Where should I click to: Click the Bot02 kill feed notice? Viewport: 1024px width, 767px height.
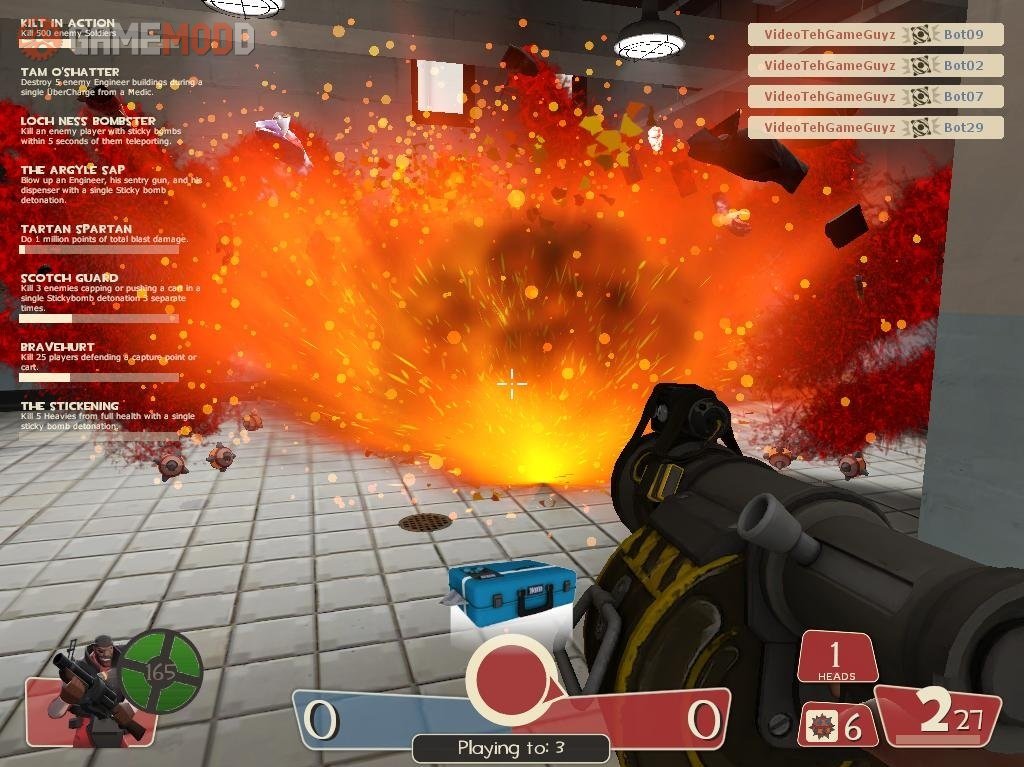click(x=875, y=66)
